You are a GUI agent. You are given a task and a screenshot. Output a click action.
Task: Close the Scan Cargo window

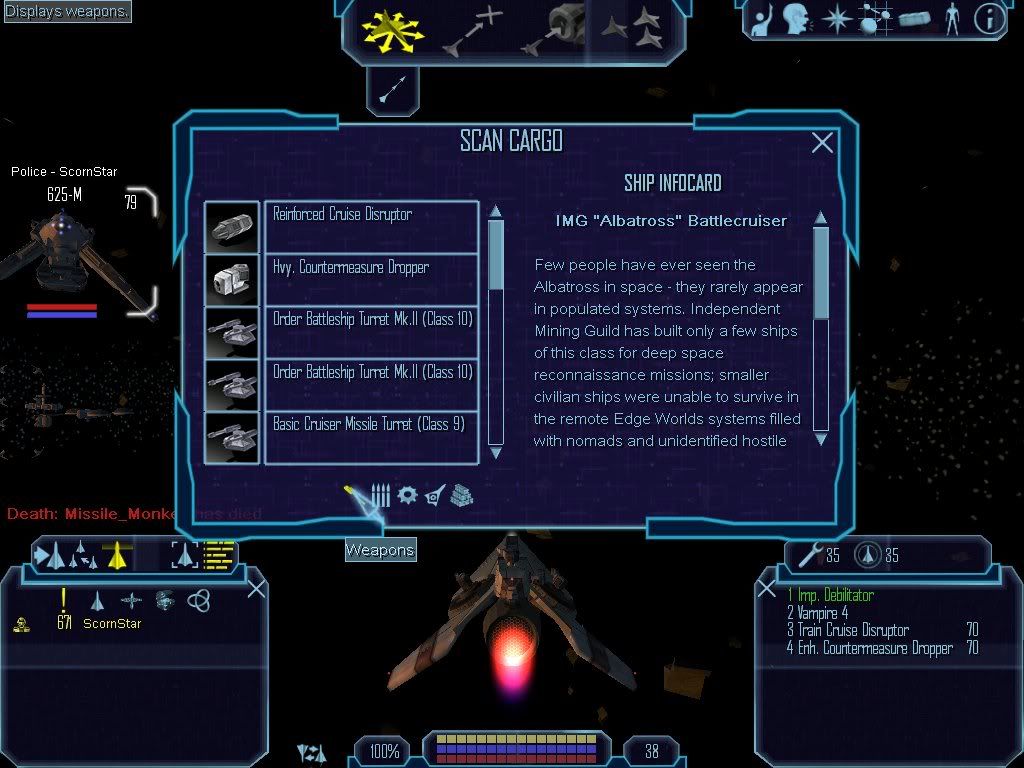tap(822, 143)
